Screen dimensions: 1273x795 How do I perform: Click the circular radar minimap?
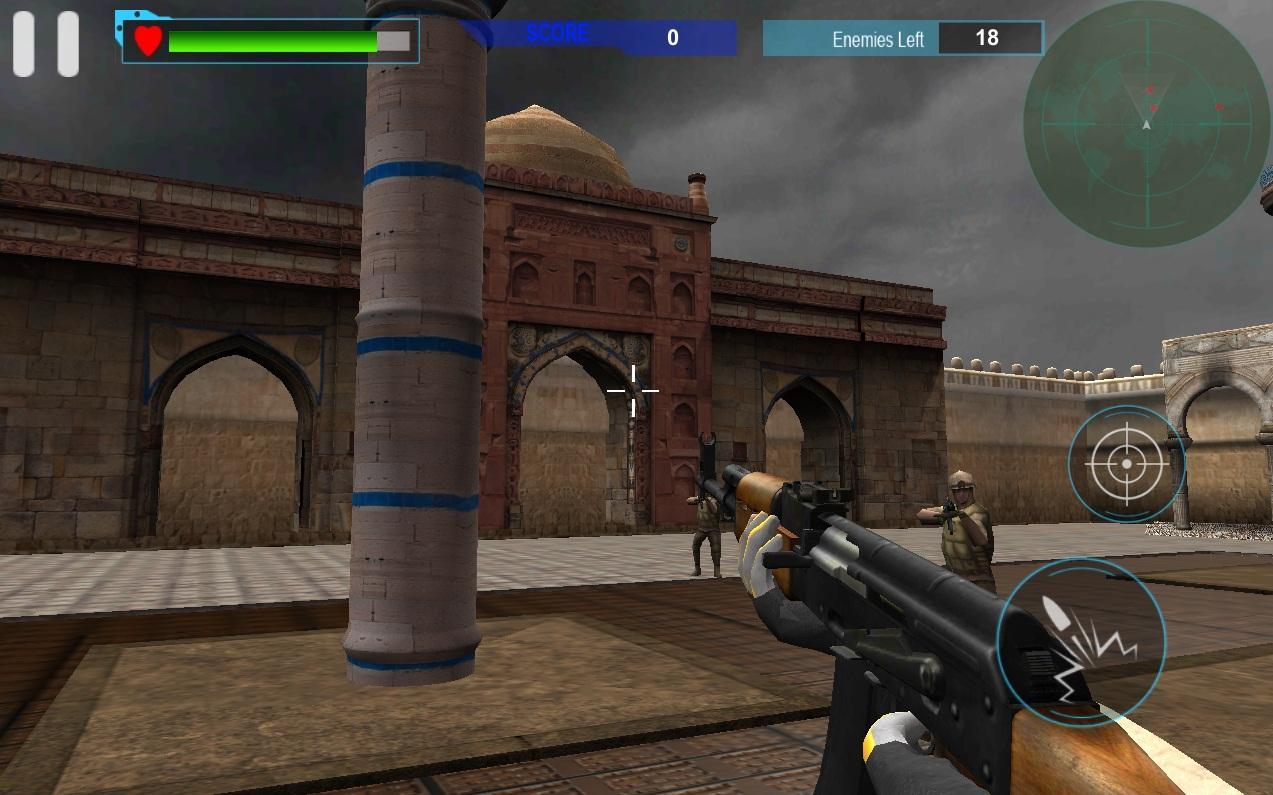1146,123
